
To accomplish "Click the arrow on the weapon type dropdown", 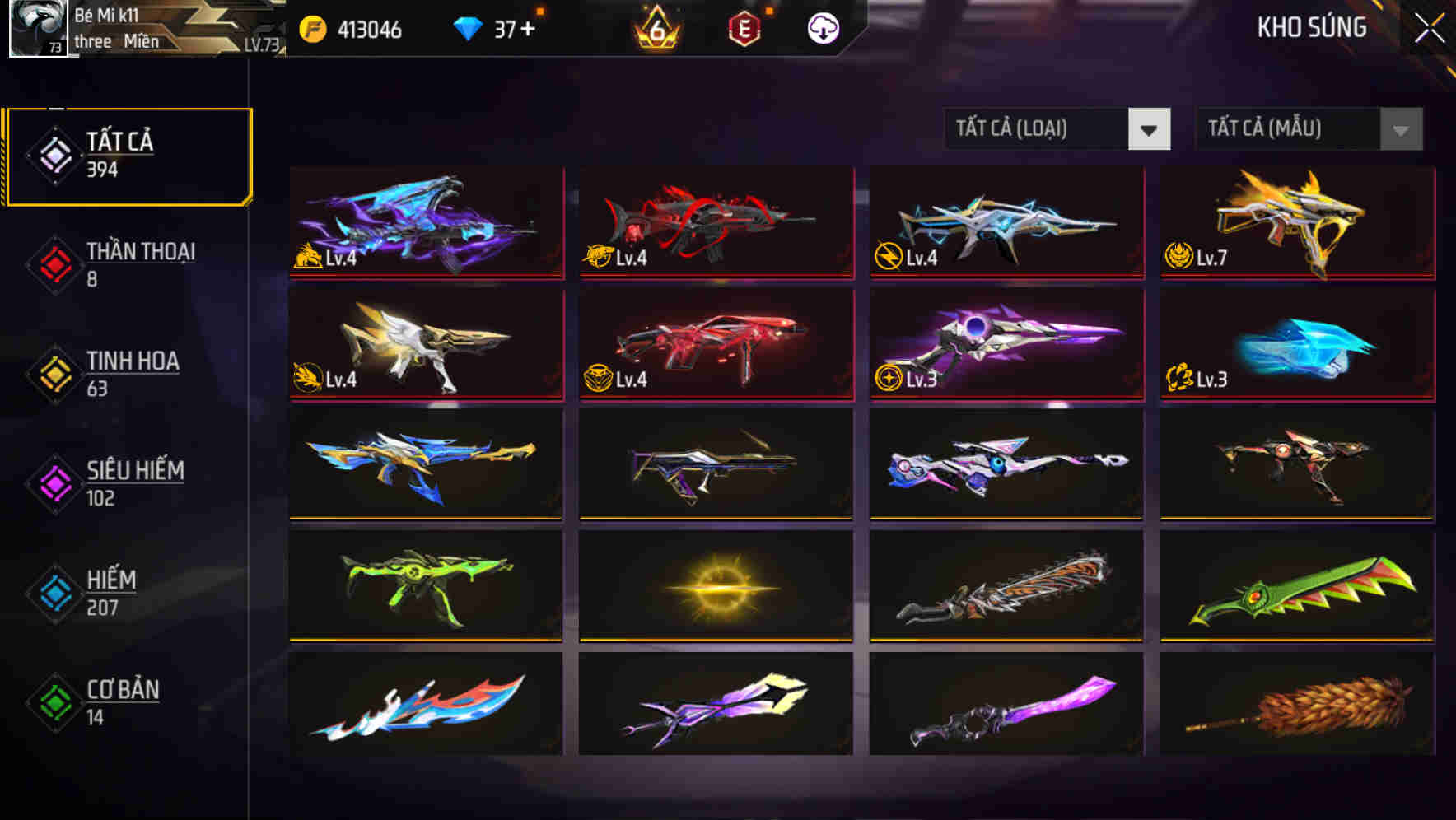I will [x=1151, y=129].
